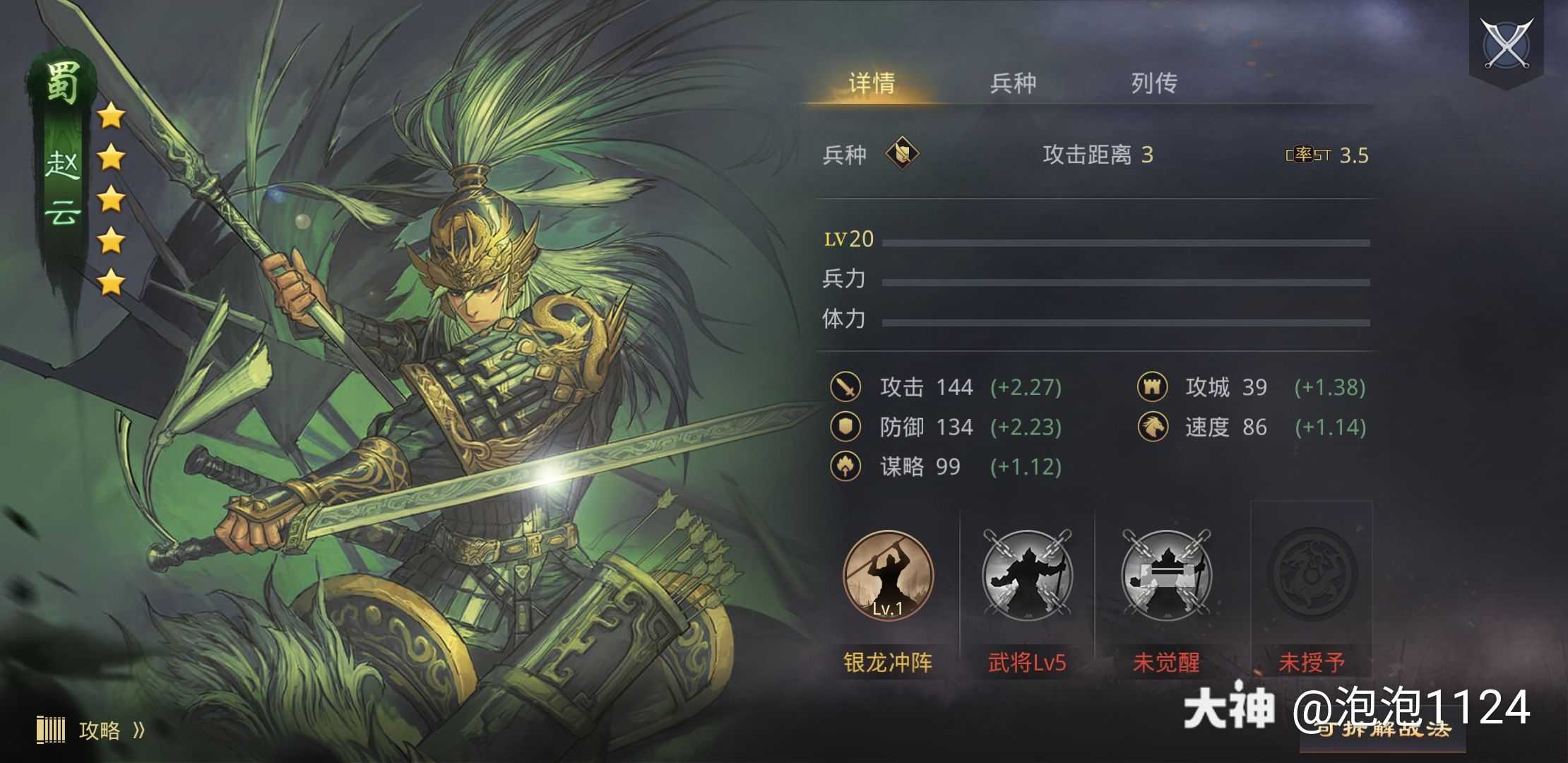This screenshot has width=1568, height=763.
Task: Switch to the 详情 tab
Action: [870, 83]
